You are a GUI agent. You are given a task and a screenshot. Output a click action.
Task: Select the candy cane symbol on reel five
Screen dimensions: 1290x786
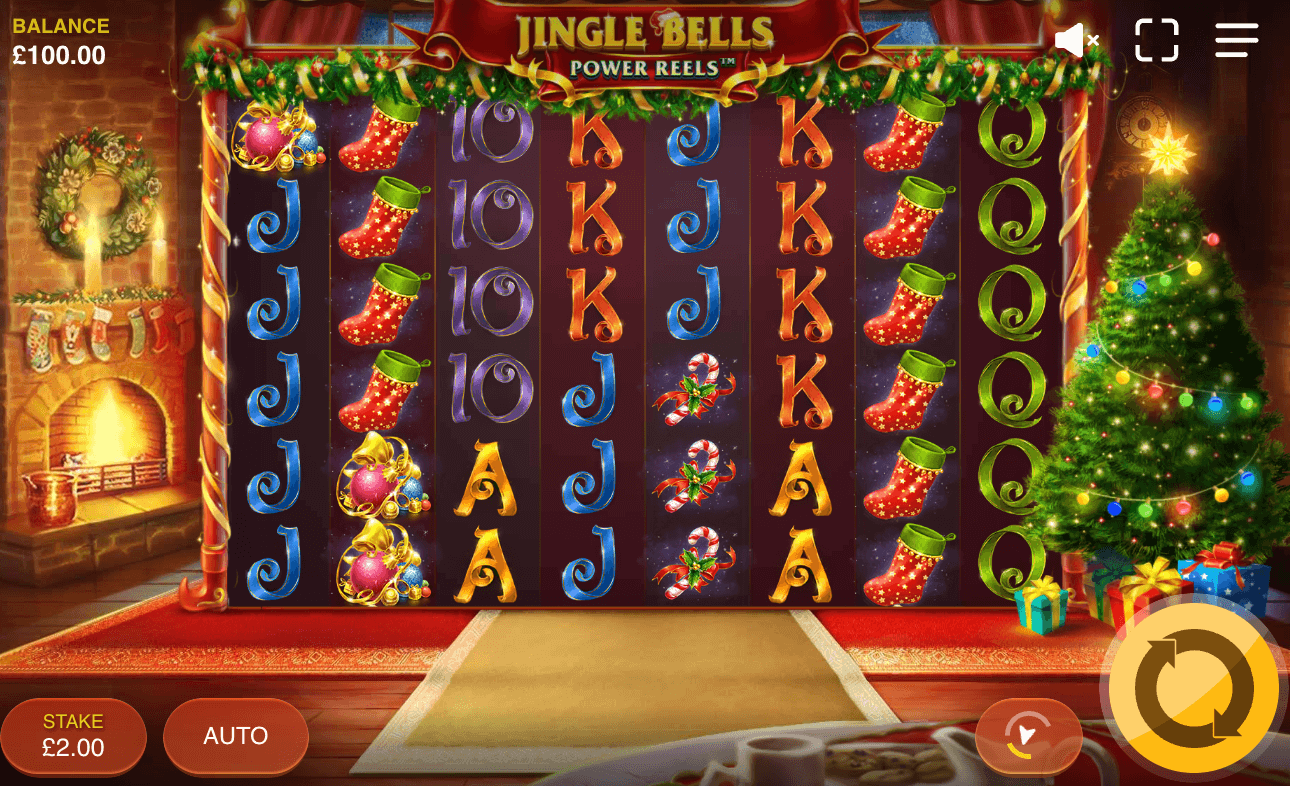click(695, 390)
